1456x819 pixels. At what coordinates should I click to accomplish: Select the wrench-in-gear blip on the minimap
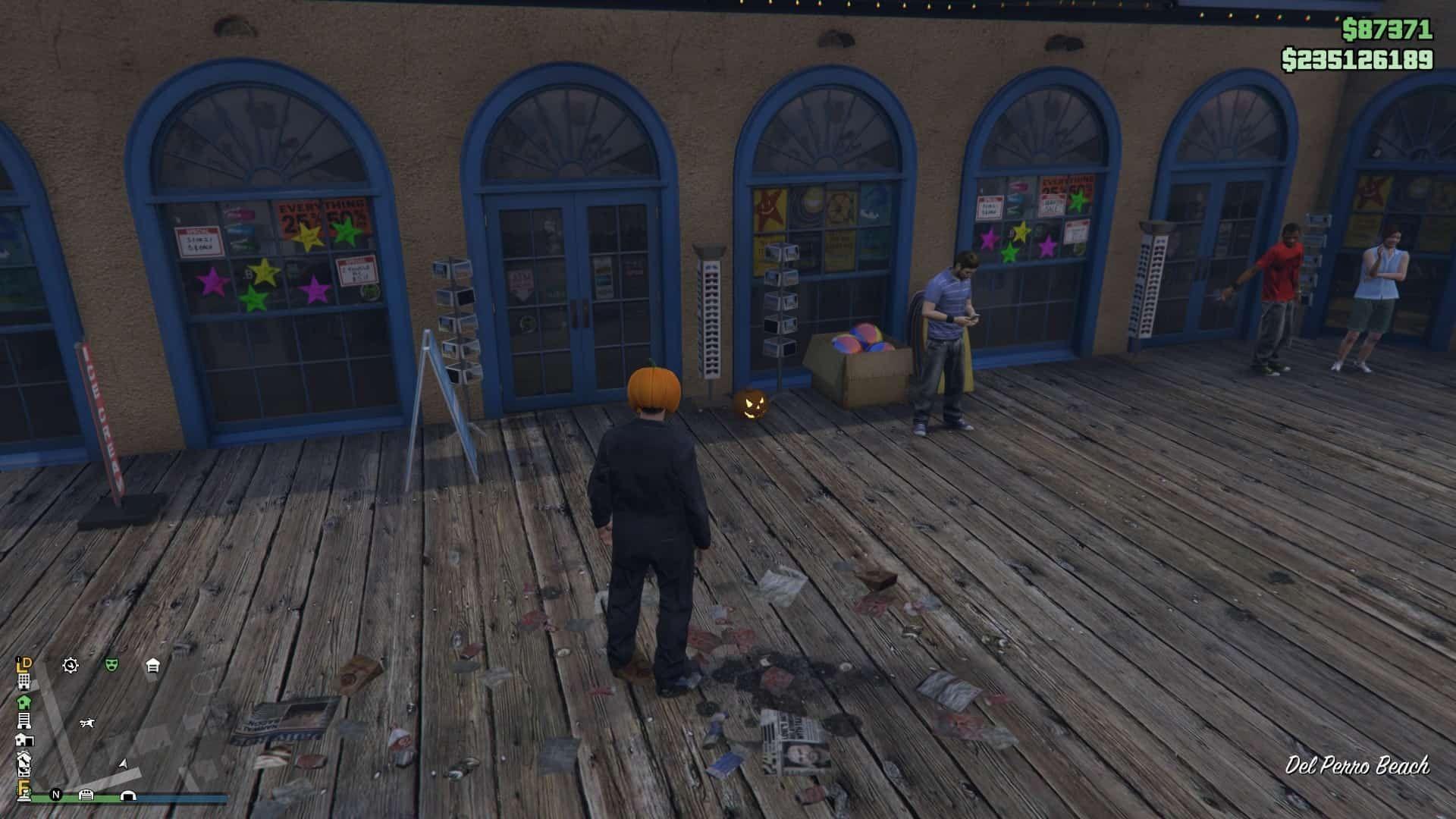click(x=71, y=666)
